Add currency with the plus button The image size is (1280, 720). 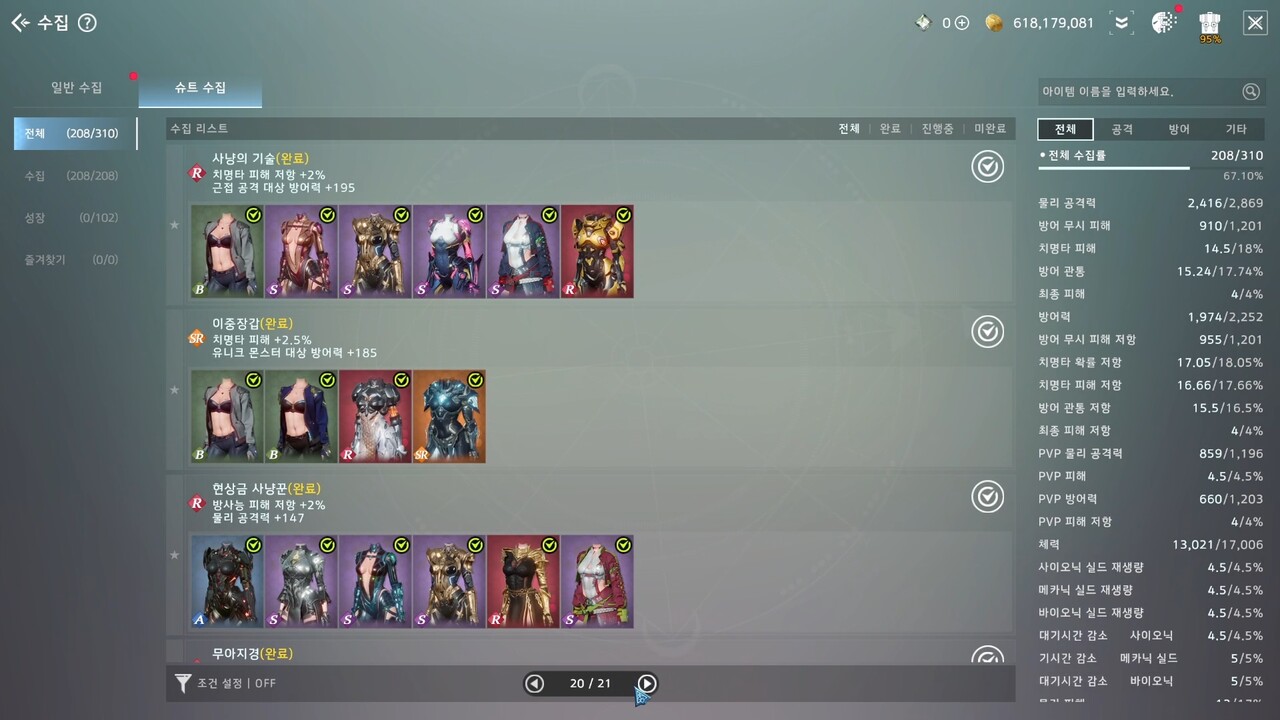click(962, 23)
